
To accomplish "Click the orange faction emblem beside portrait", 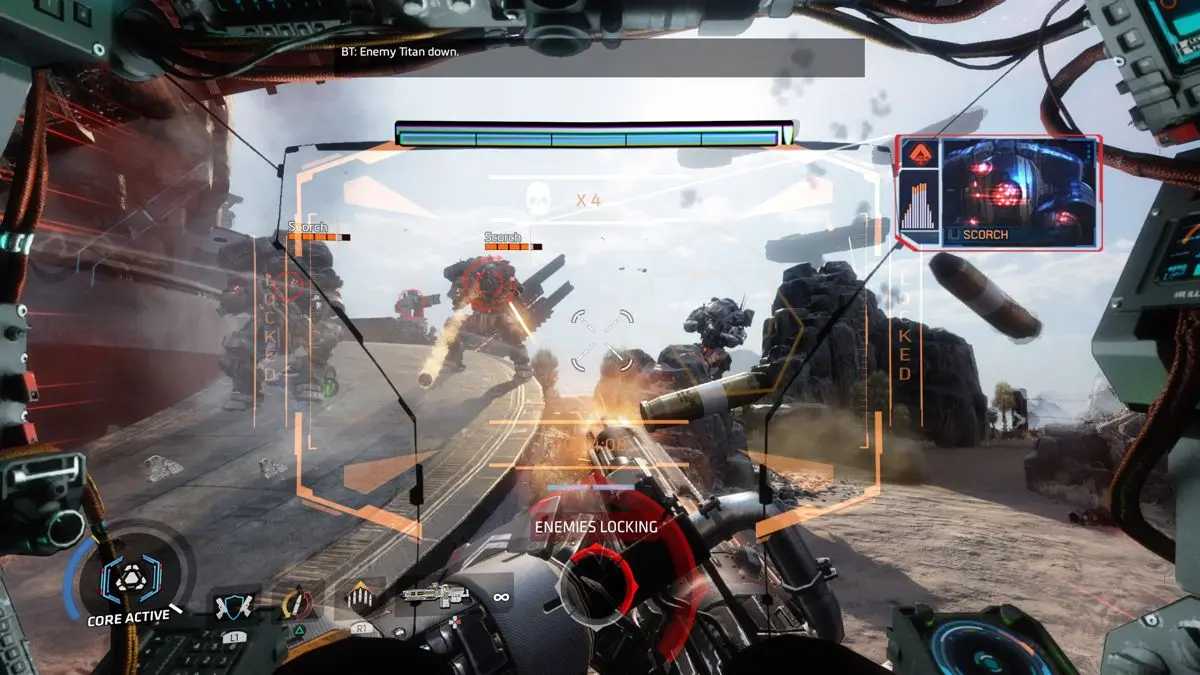I will tap(916, 153).
